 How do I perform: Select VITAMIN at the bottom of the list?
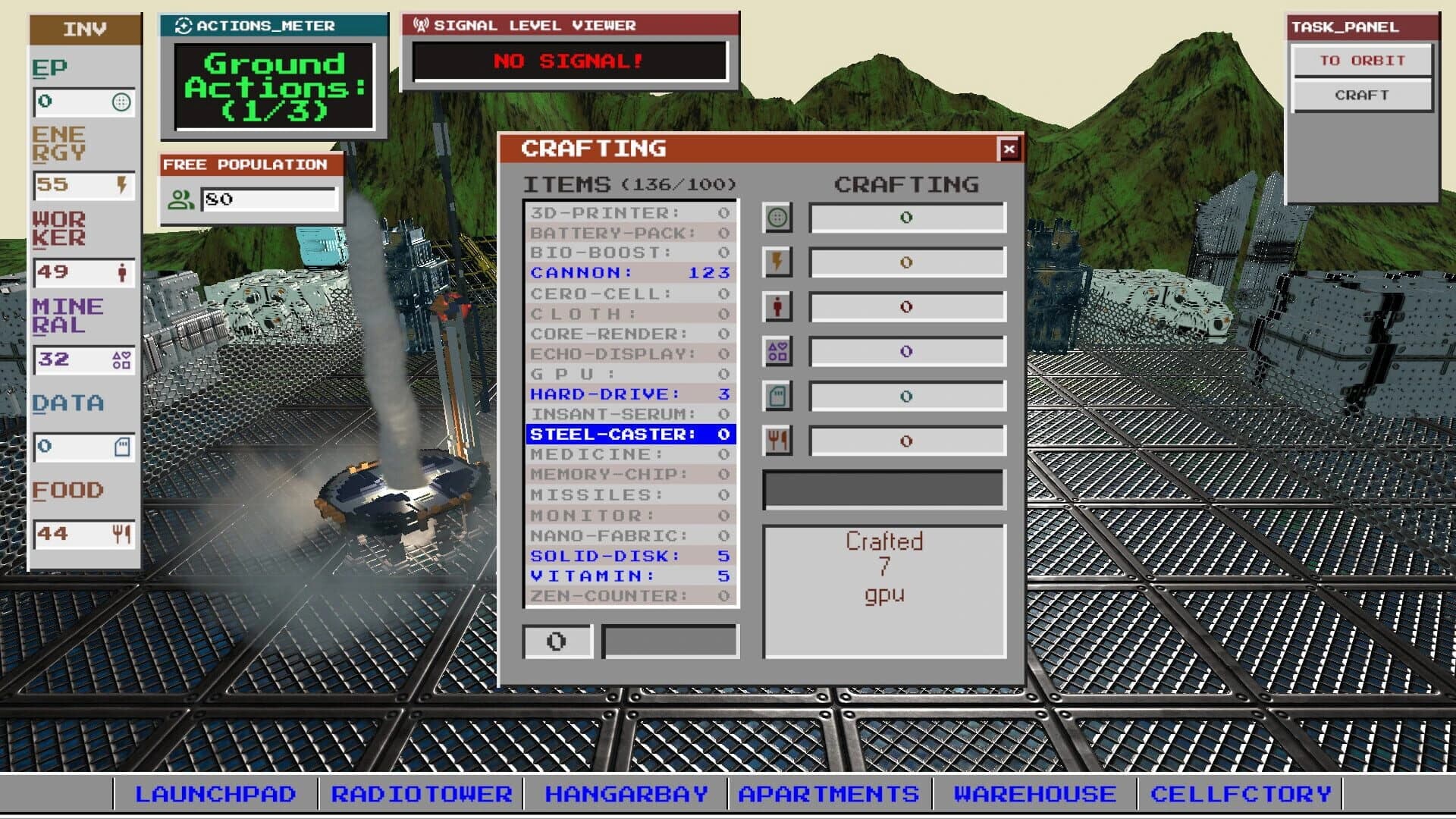[629, 576]
